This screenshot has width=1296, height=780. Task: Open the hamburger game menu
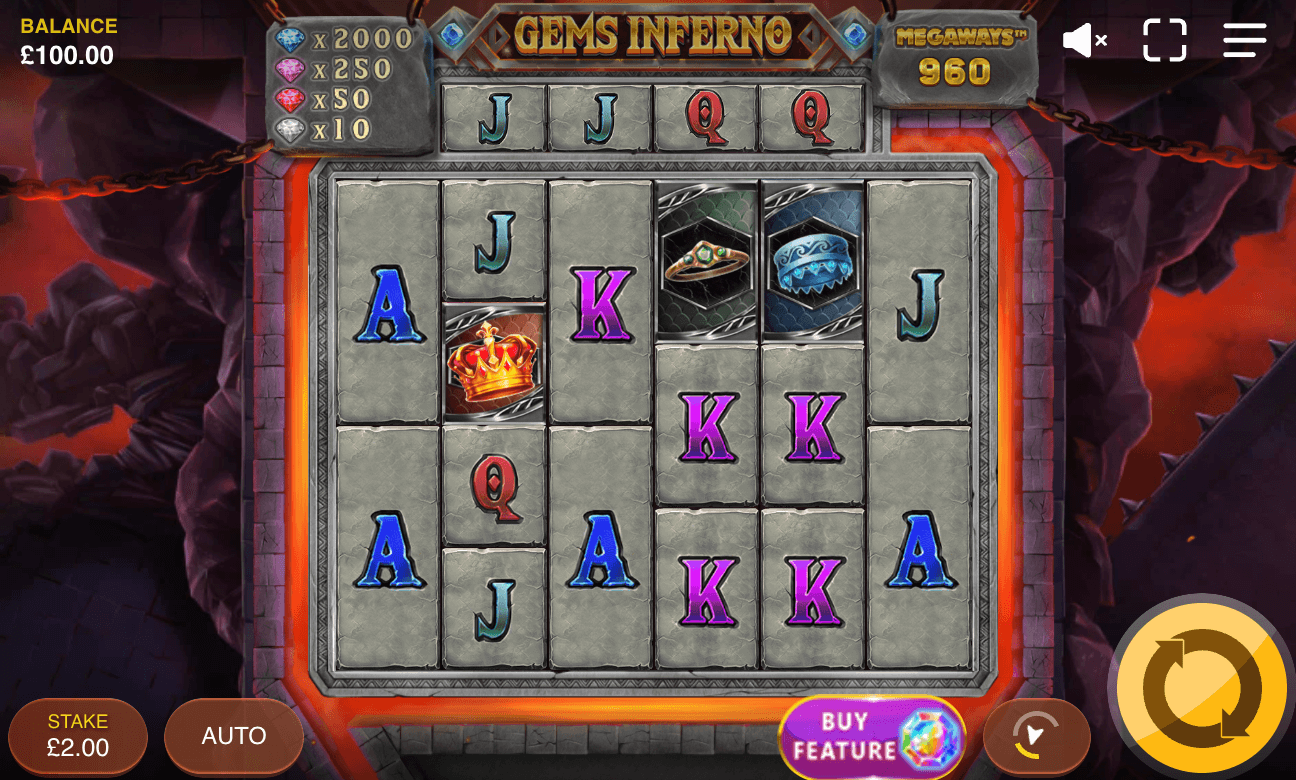[1244, 40]
